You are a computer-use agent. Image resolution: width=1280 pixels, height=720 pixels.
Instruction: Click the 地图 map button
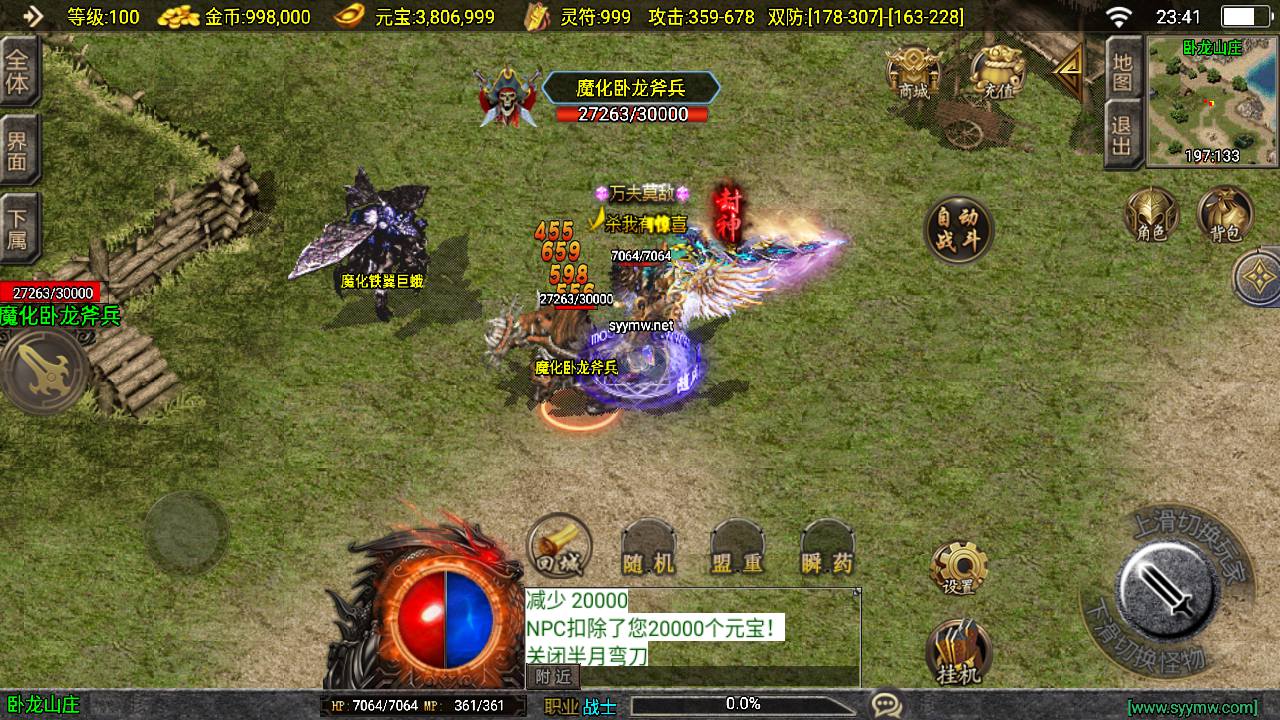click(1122, 69)
